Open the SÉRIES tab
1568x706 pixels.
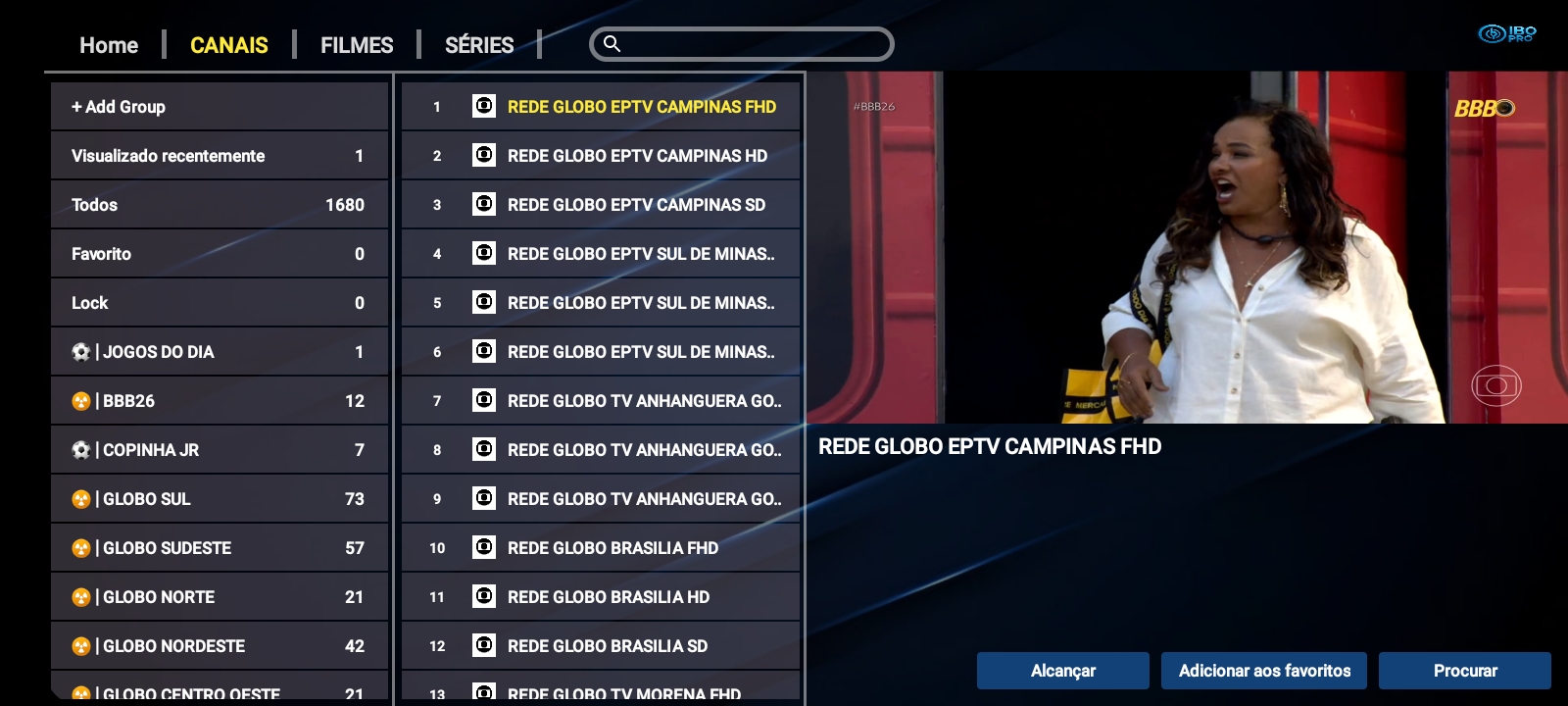(477, 45)
